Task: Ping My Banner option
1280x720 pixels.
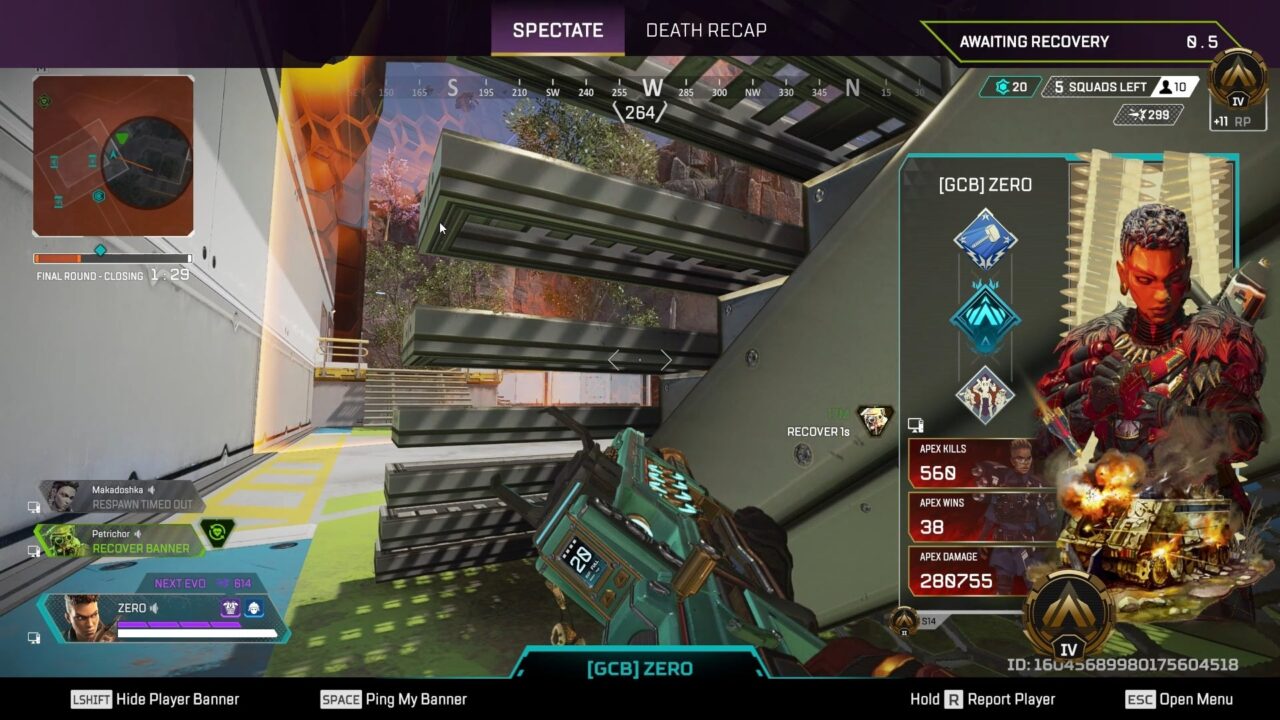Action: [x=394, y=699]
